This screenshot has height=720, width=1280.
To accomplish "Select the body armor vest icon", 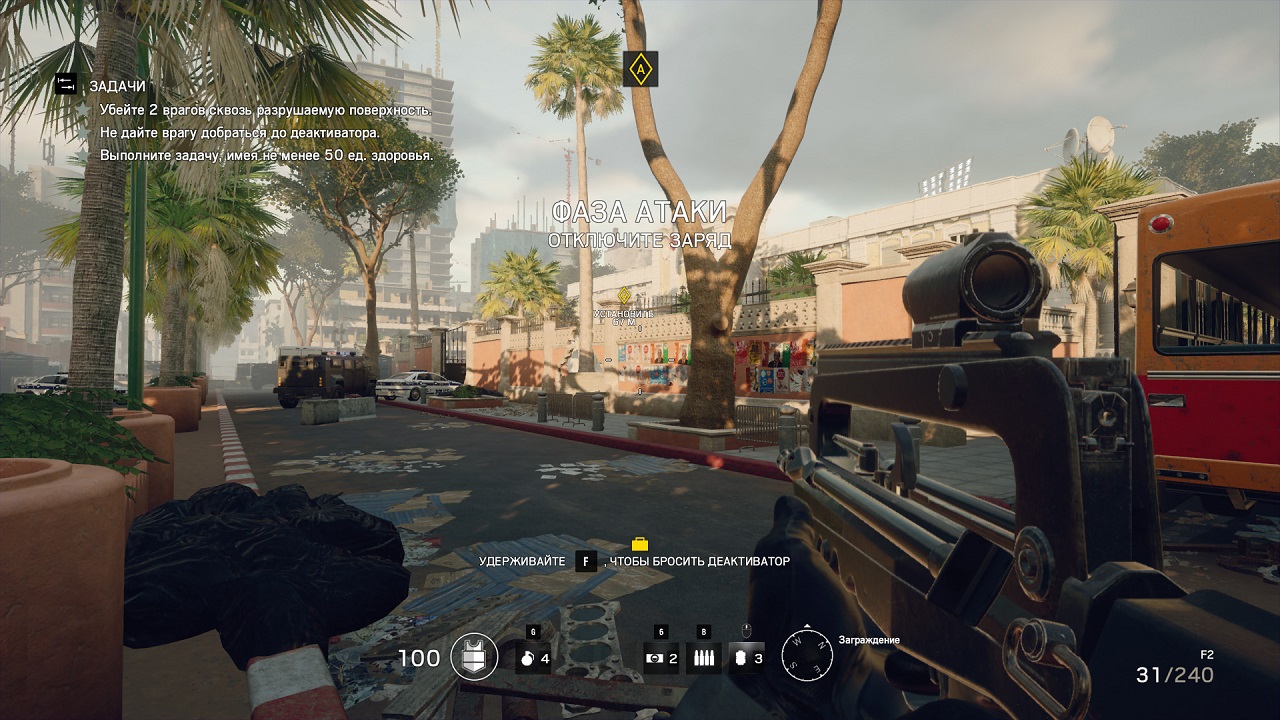I will pyautogui.click(x=474, y=657).
